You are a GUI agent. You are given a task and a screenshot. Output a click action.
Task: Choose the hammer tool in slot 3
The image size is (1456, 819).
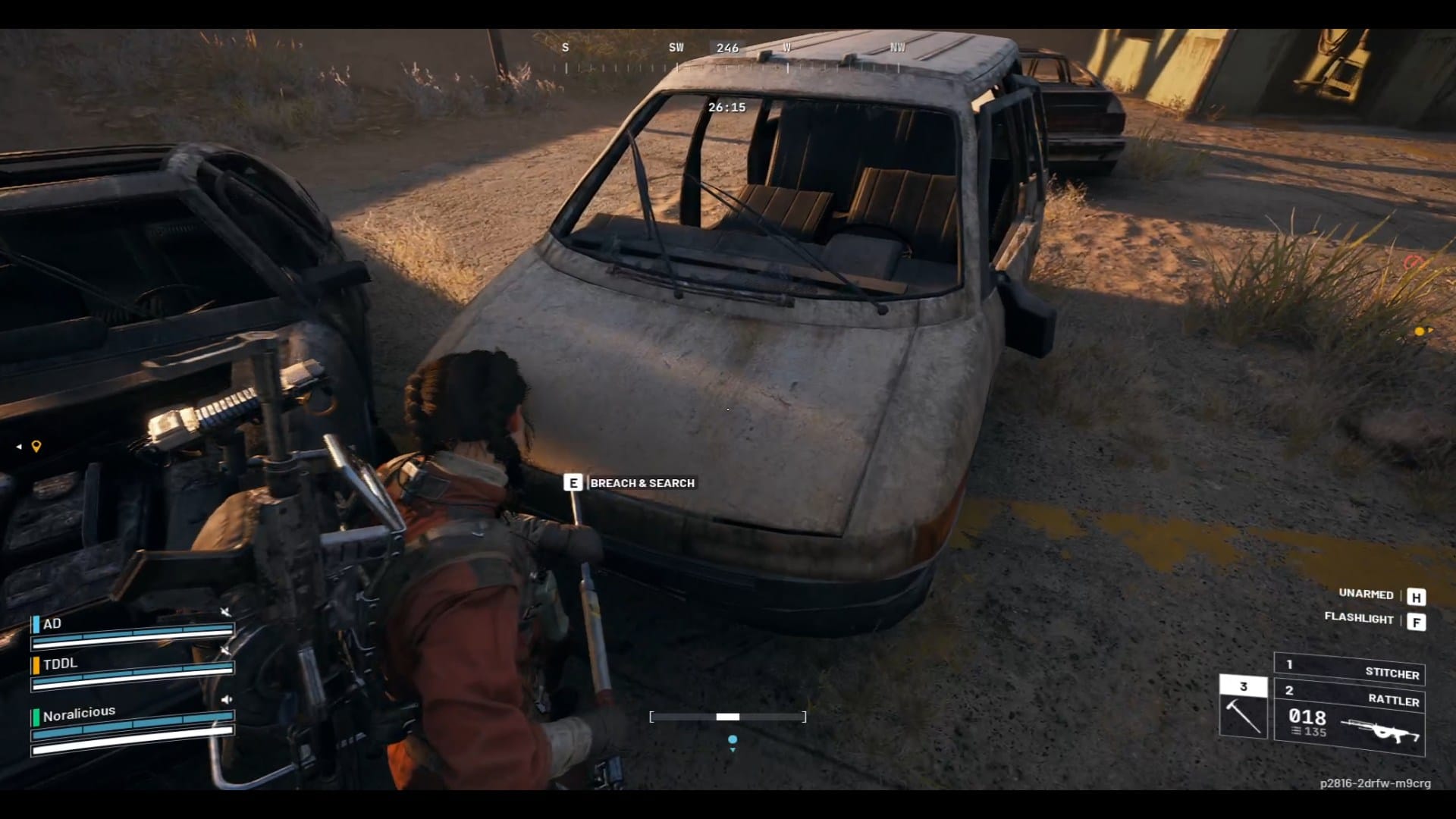coord(1243,707)
